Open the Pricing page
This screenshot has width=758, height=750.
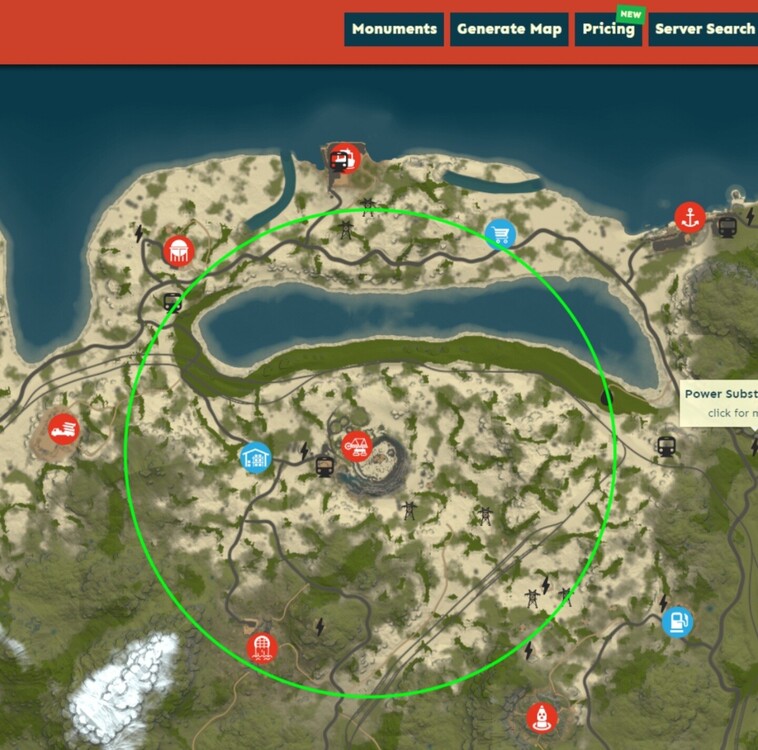coord(608,29)
